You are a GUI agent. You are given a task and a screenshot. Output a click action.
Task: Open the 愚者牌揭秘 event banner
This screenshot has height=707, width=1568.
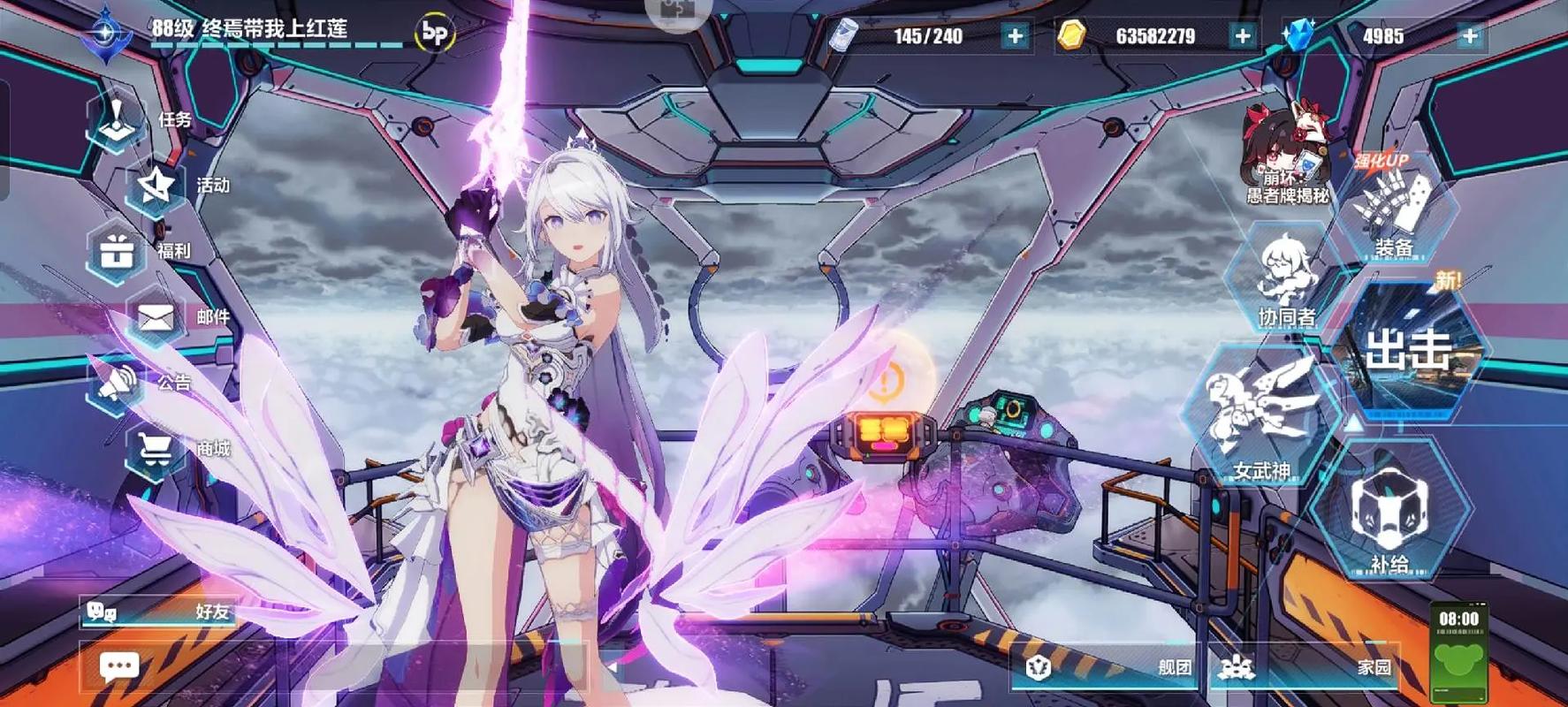point(1286,155)
